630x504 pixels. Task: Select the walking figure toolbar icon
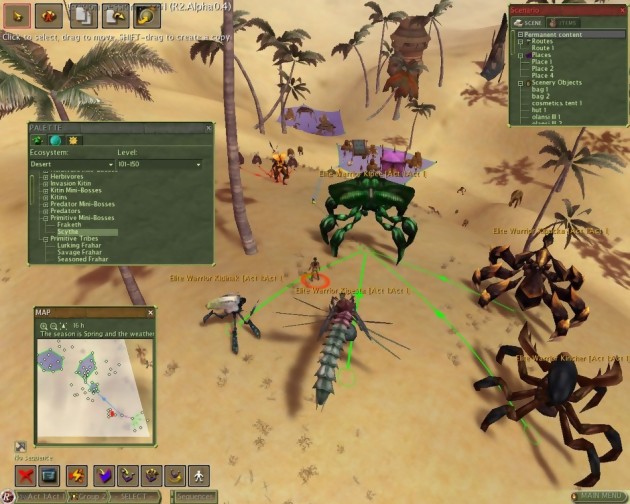click(x=199, y=476)
